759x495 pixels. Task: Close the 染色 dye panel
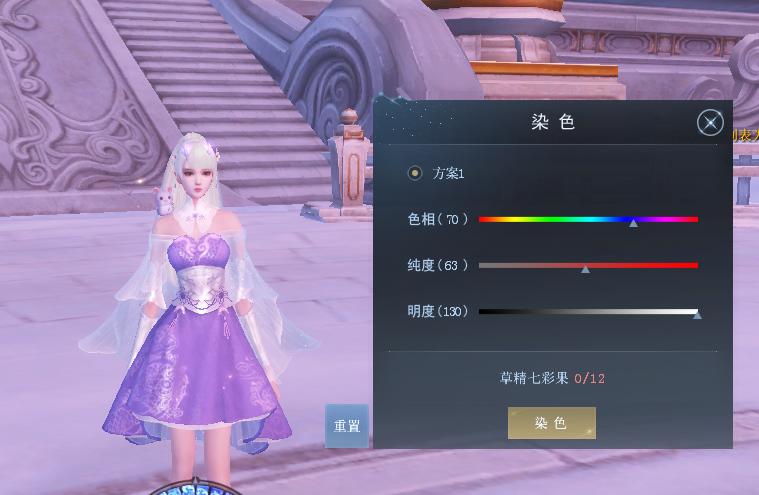(709, 123)
